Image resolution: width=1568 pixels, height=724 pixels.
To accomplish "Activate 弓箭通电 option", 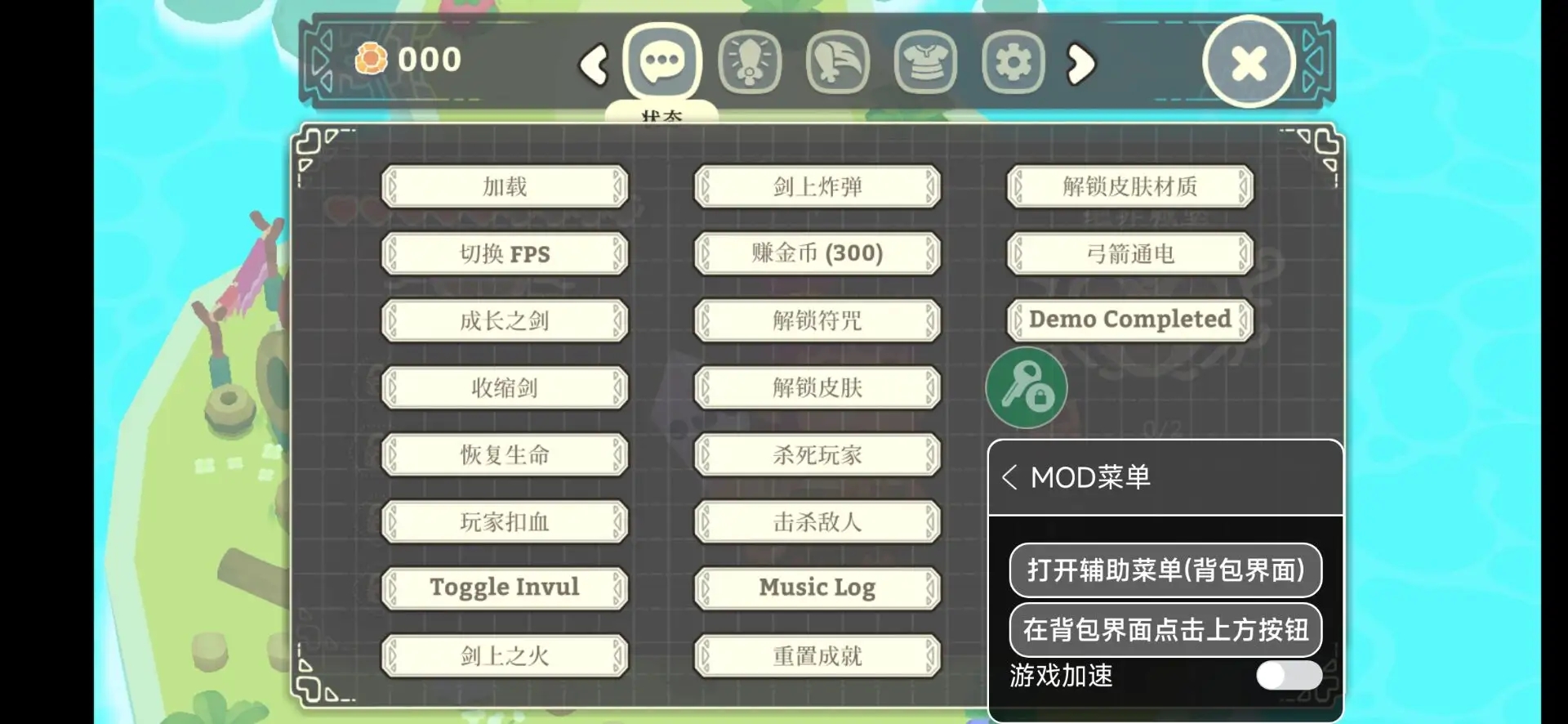I will pos(1129,253).
